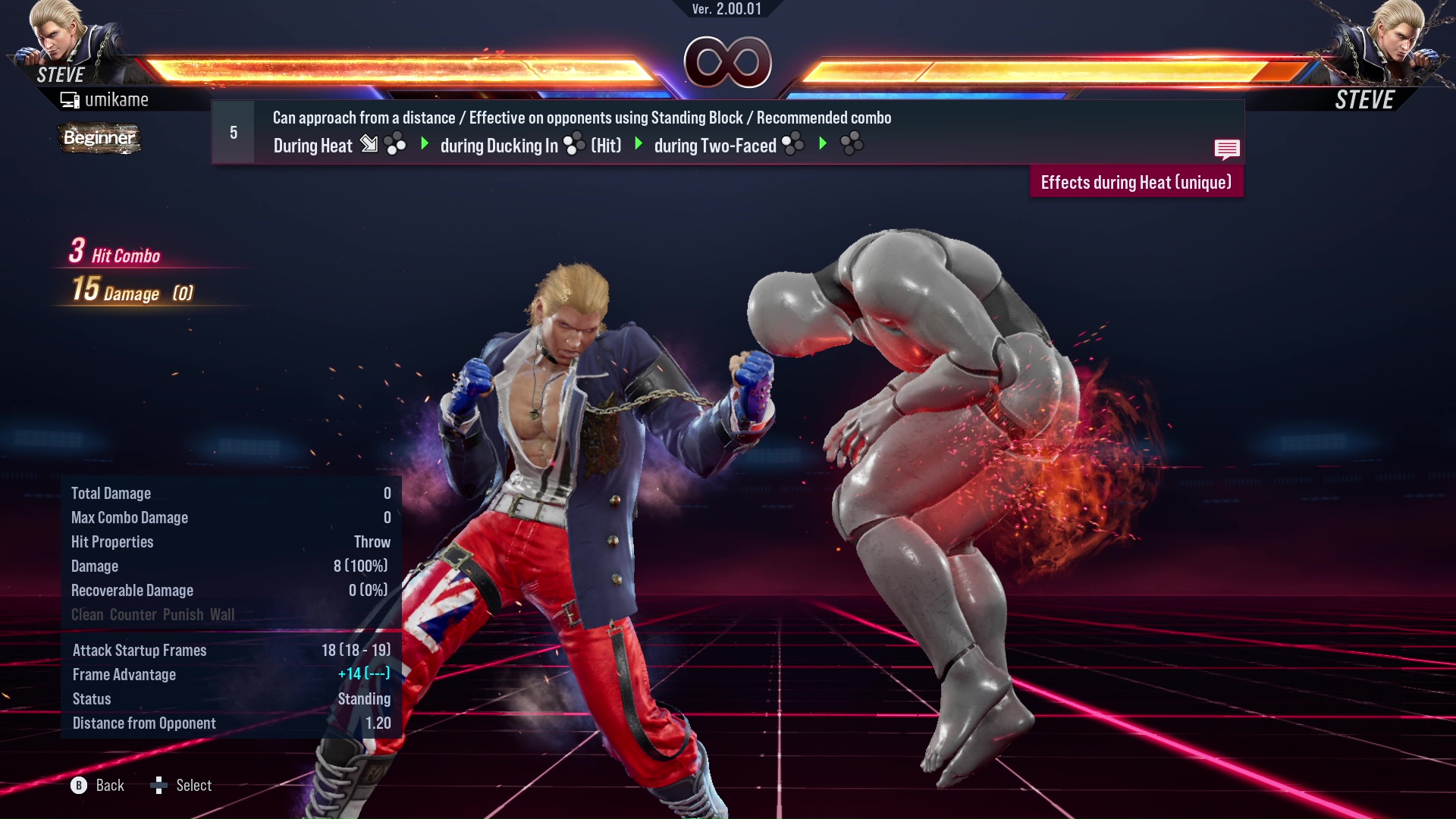Click the chat bubble comment icon

(1226, 149)
